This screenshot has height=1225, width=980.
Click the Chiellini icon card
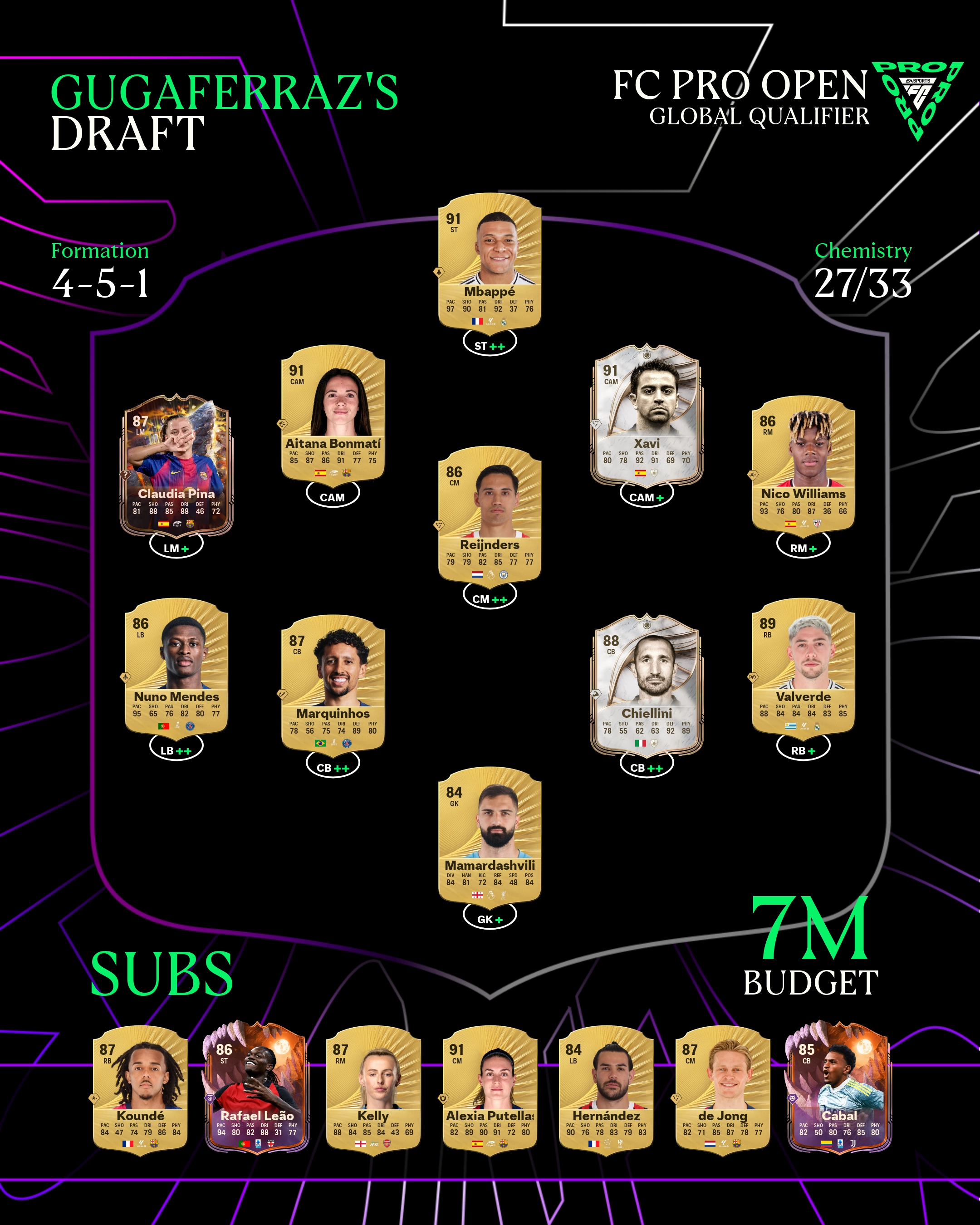click(647, 683)
